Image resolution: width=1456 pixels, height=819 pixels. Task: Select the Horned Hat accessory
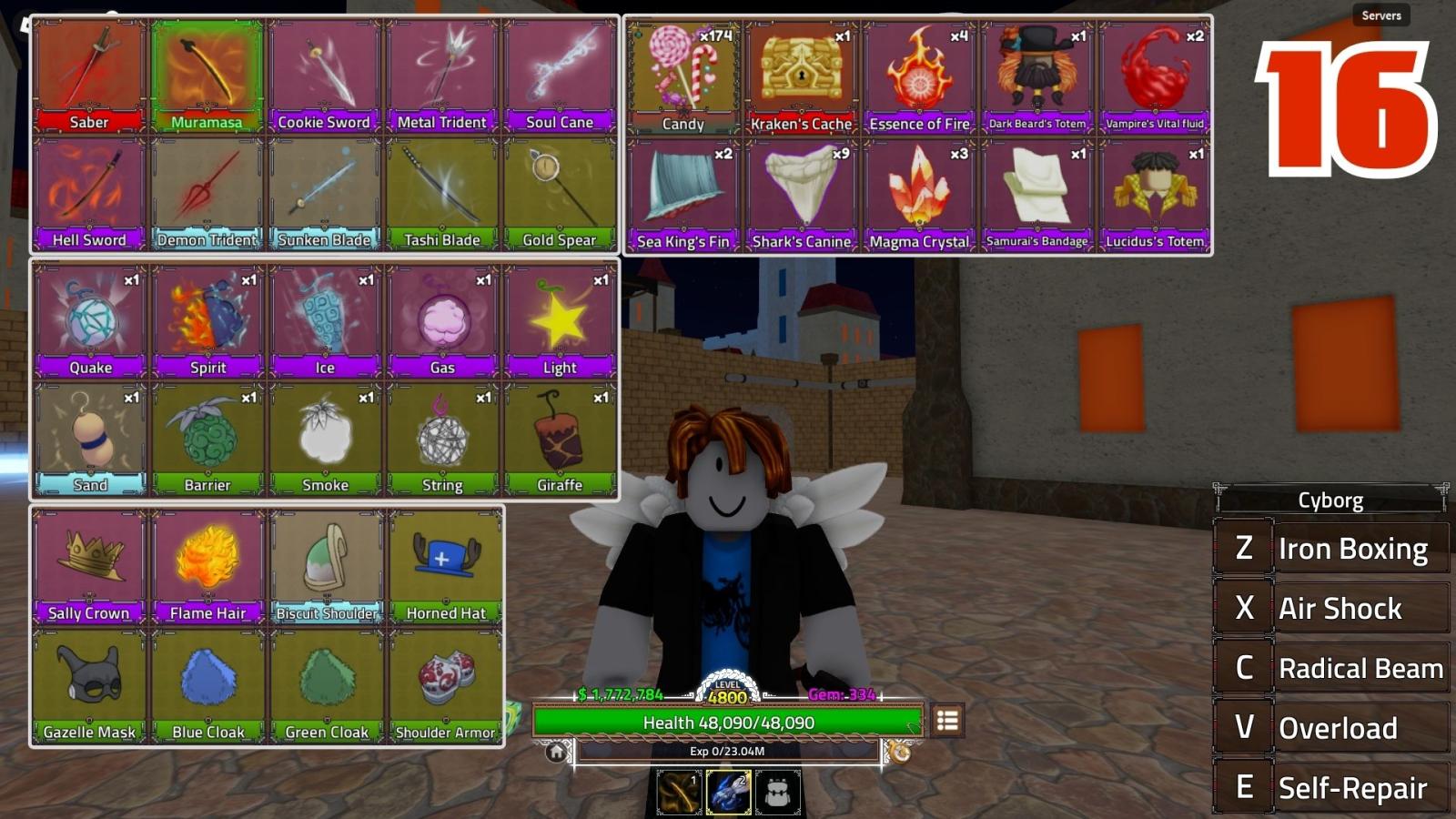[x=445, y=566]
